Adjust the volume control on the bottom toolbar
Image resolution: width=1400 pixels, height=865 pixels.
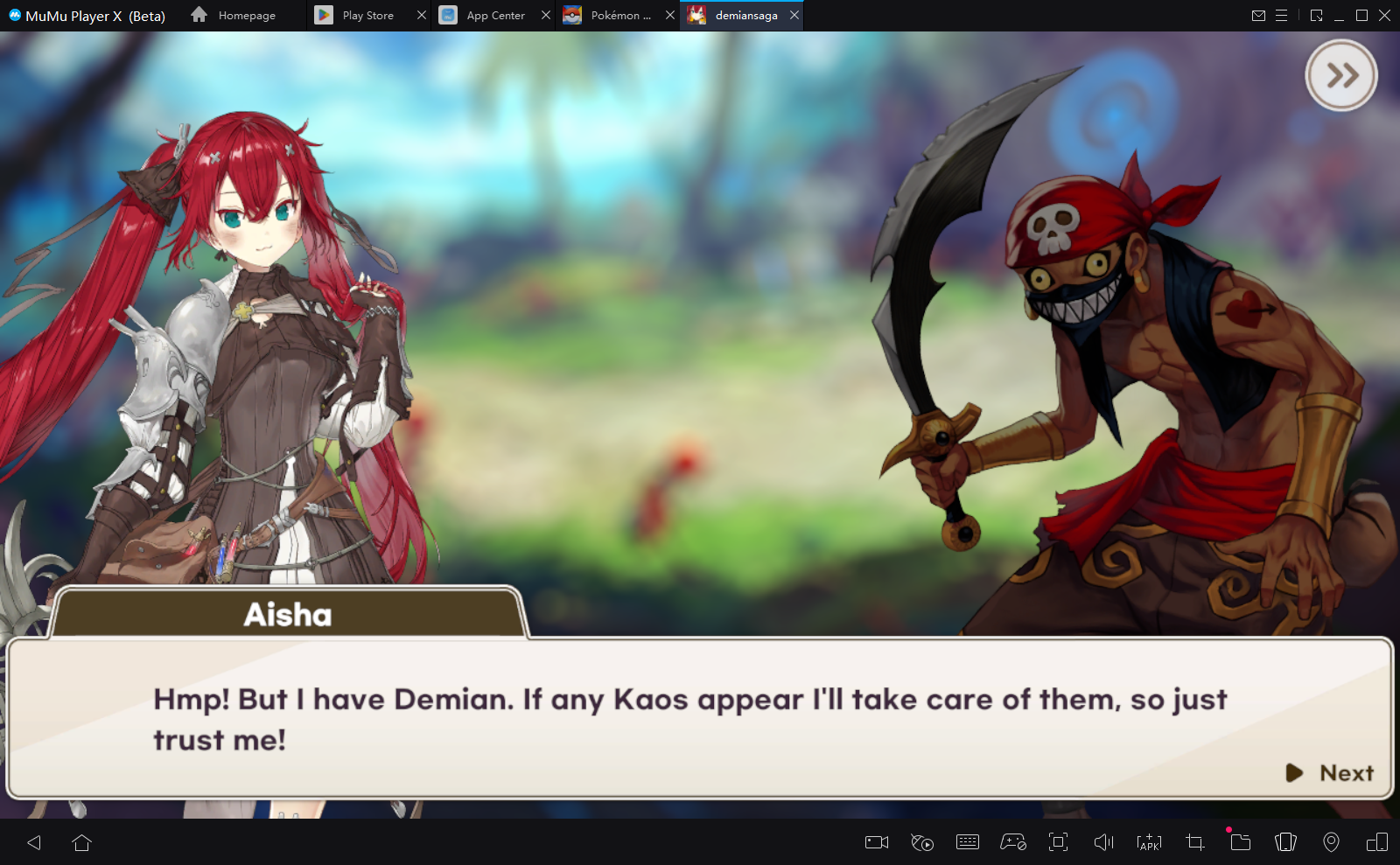(1105, 842)
